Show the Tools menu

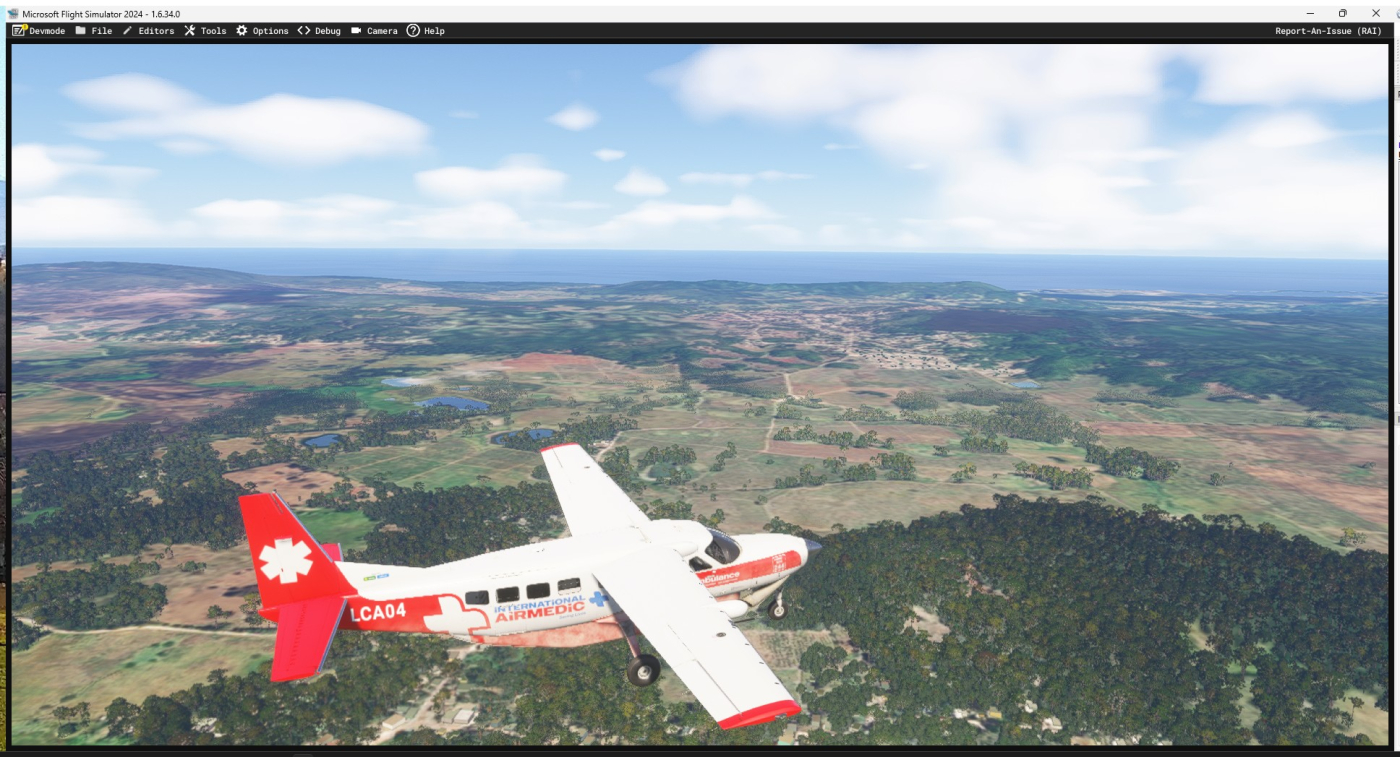(205, 31)
